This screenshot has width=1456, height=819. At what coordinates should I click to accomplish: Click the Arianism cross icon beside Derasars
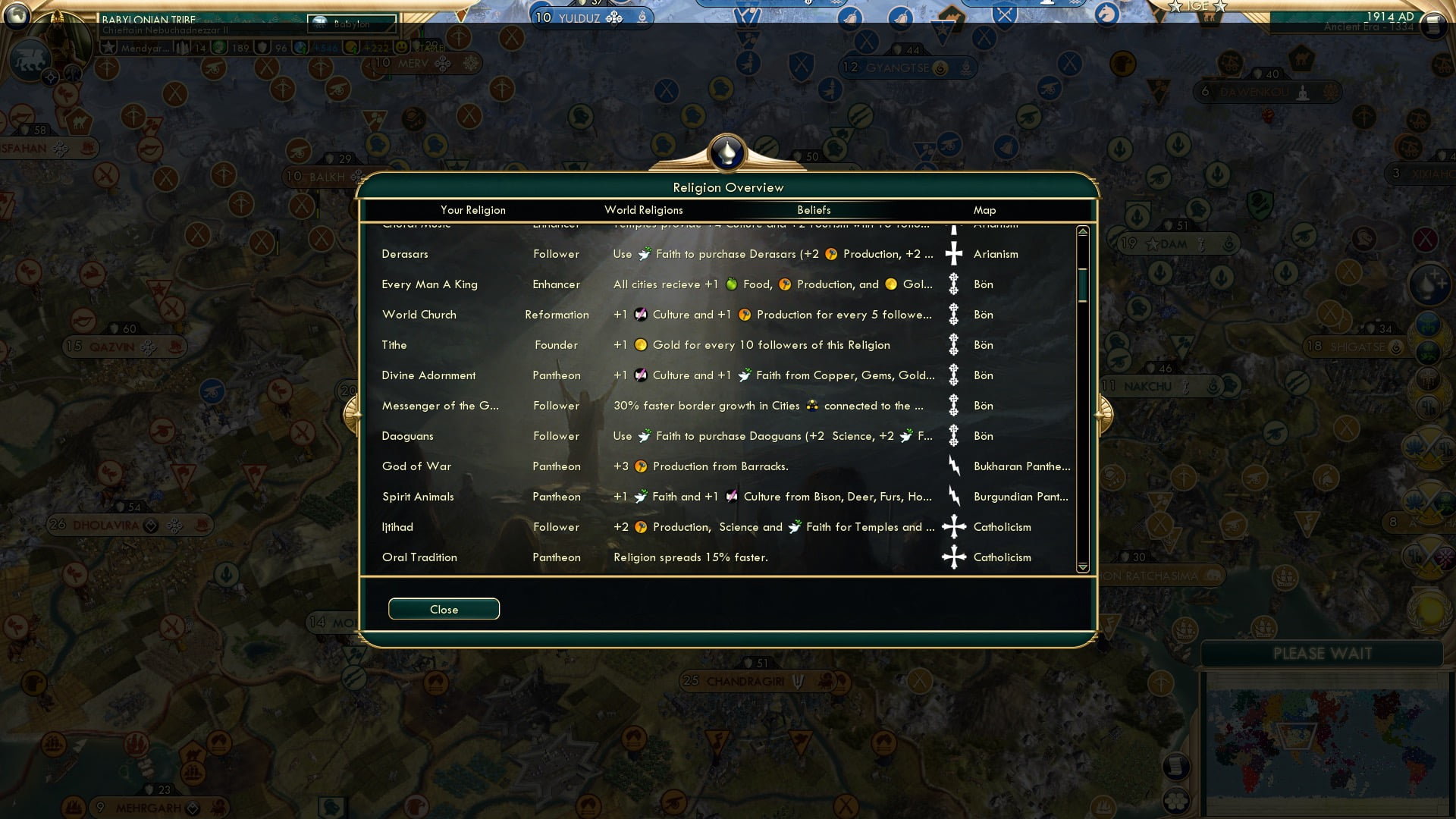[x=954, y=254]
